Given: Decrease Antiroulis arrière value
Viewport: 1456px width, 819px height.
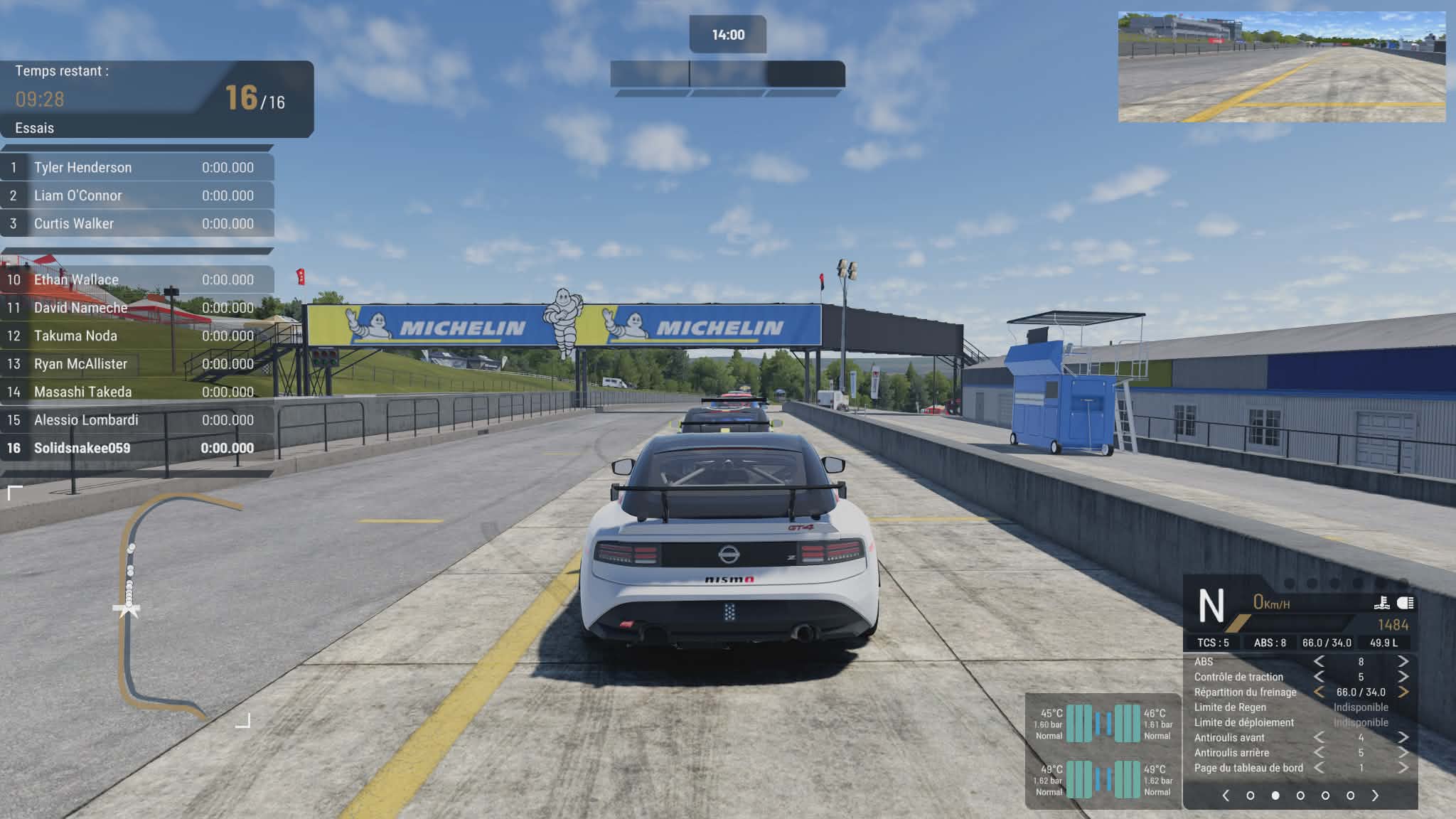Looking at the screenshot, I should click(1319, 752).
